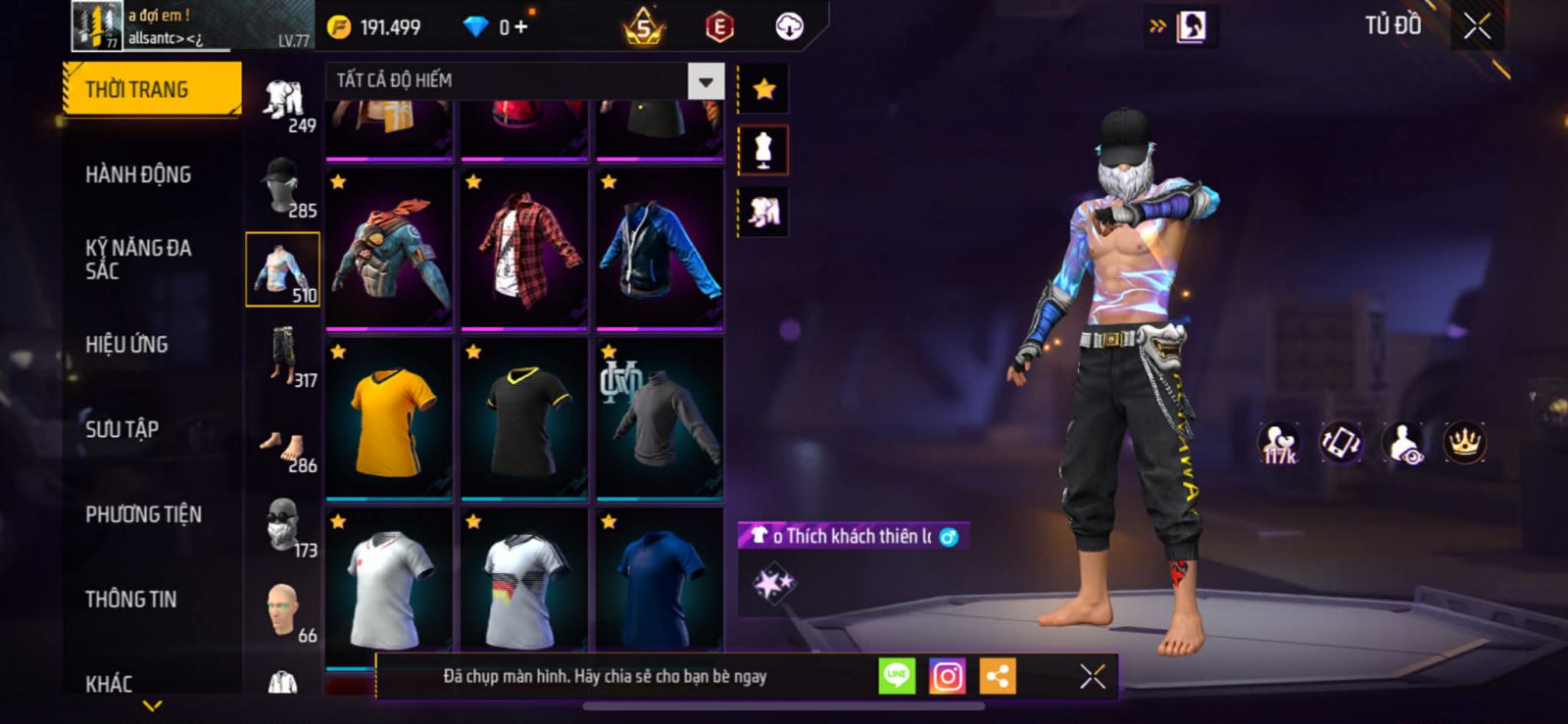Go to the Sưu Tập tab
The width and height of the screenshot is (1568, 724).
click(122, 429)
